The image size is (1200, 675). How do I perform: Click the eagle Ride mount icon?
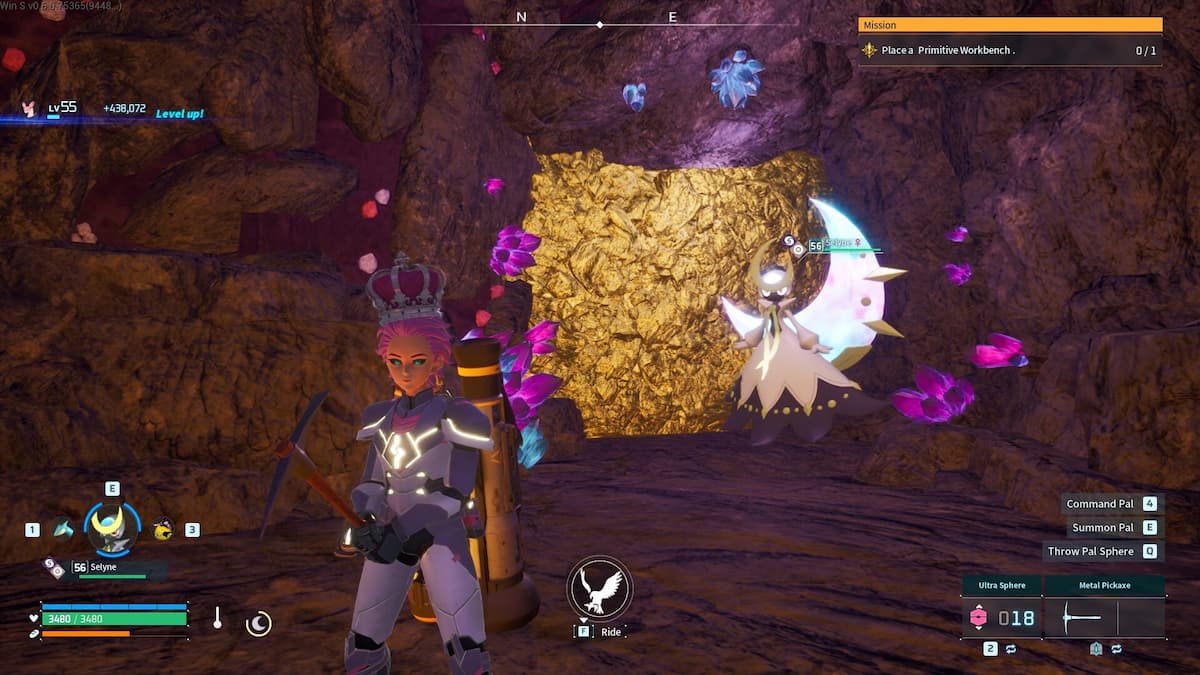point(598,590)
